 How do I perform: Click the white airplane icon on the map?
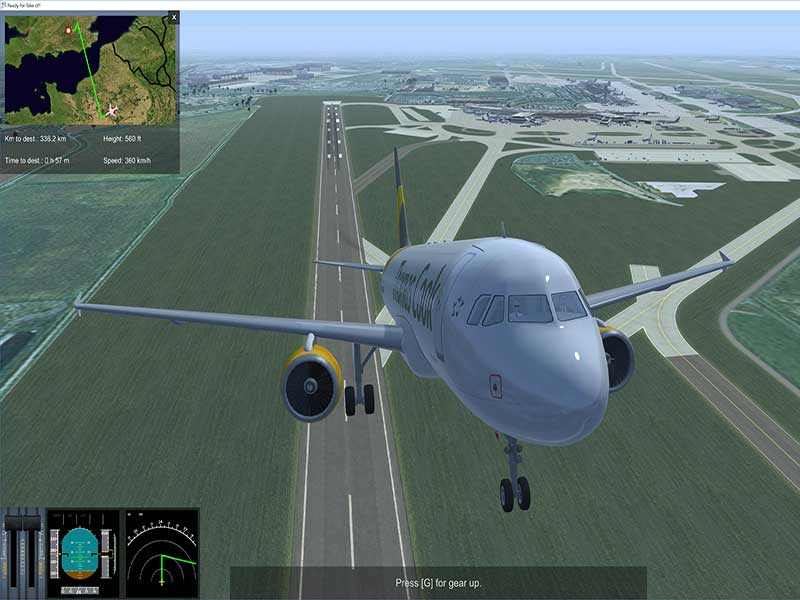[112, 110]
